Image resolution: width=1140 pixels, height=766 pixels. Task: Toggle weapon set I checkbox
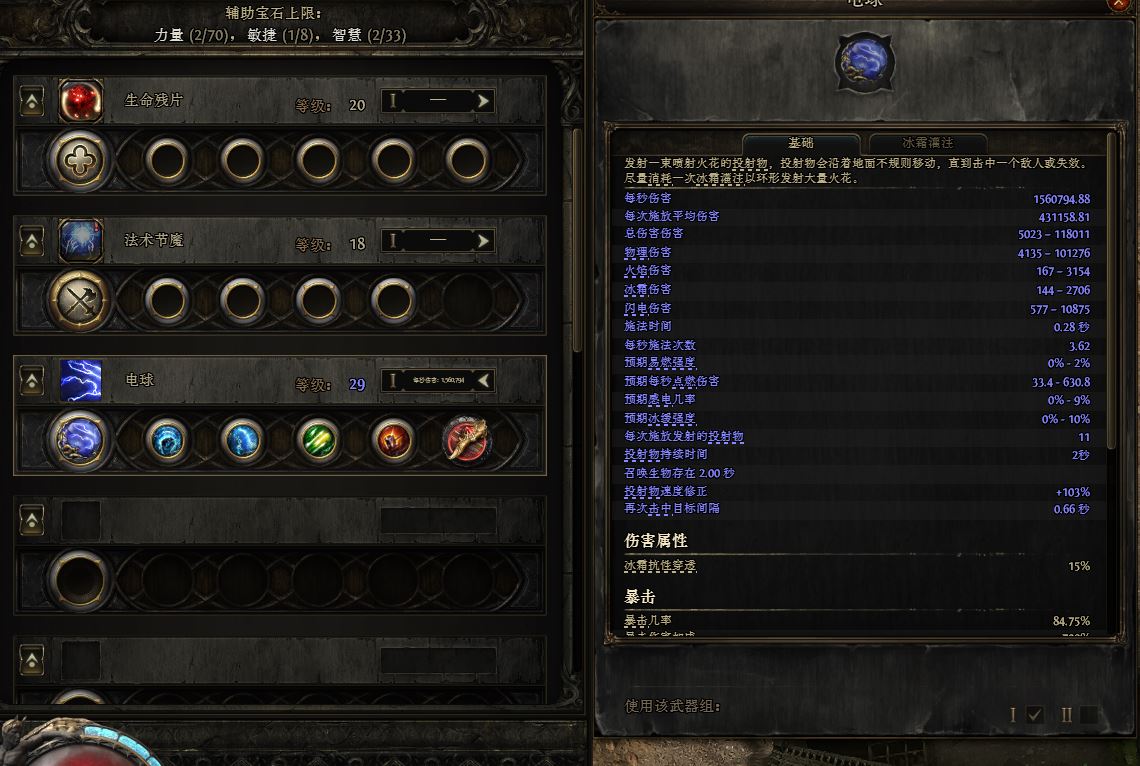1035,714
